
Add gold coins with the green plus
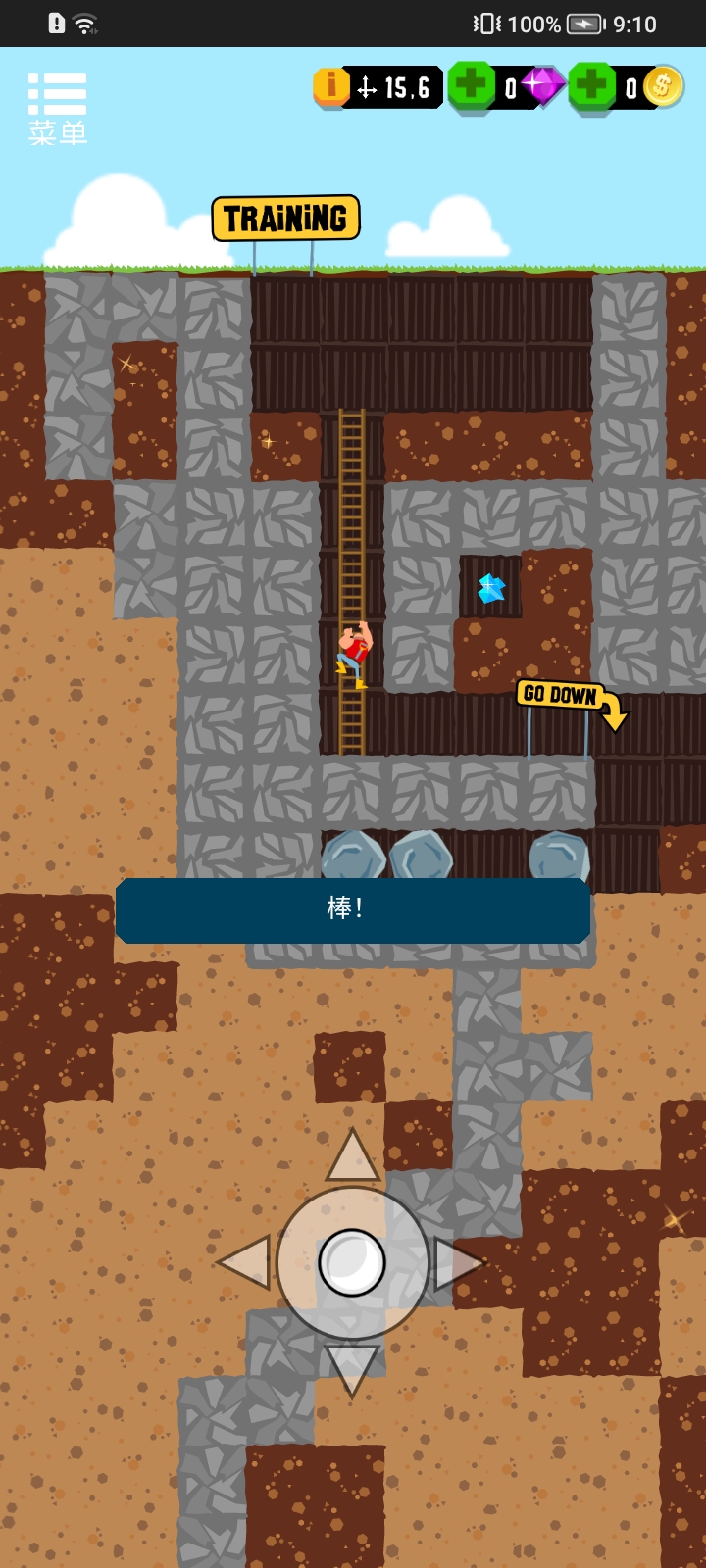[x=592, y=85]
